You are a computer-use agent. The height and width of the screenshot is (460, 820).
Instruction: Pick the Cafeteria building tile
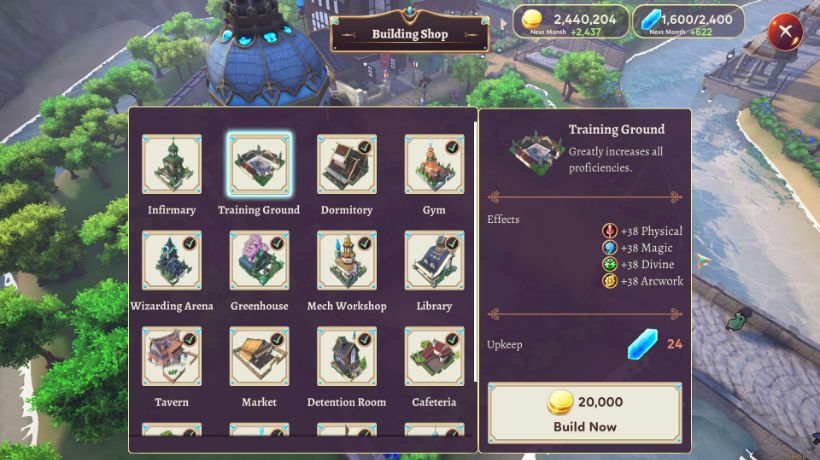434,357
